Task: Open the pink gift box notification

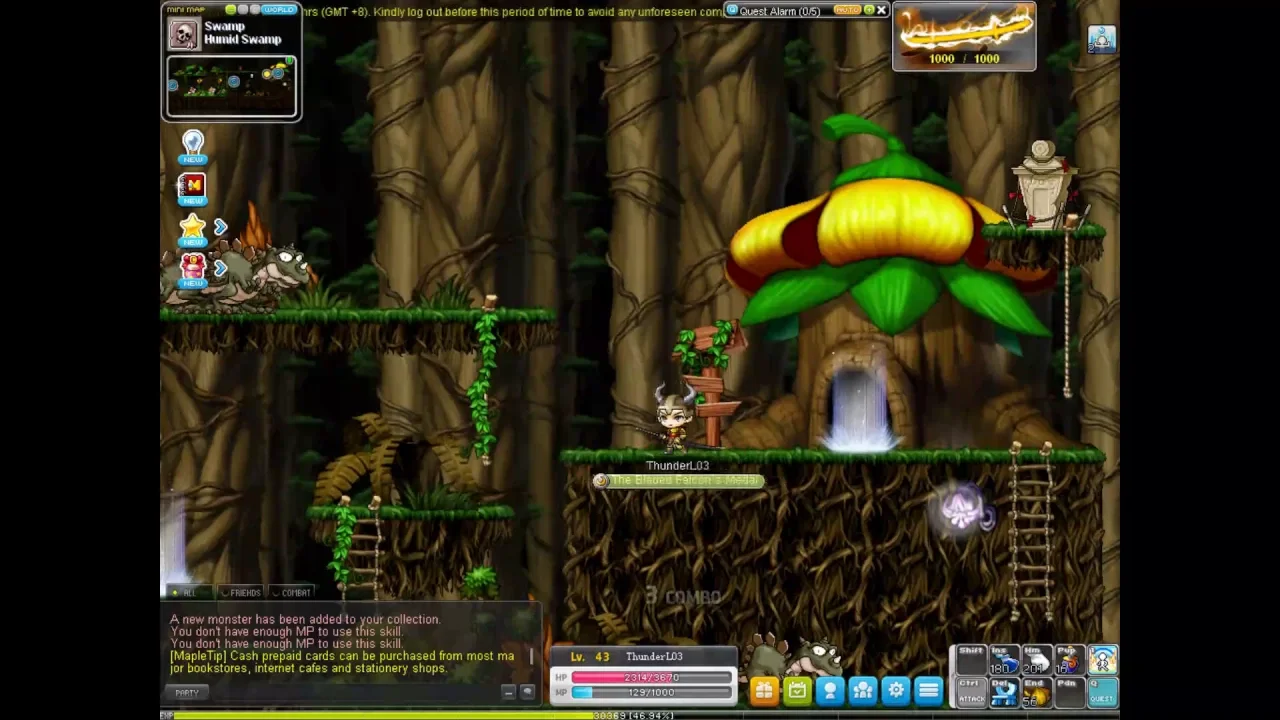Action: [193, 268]
